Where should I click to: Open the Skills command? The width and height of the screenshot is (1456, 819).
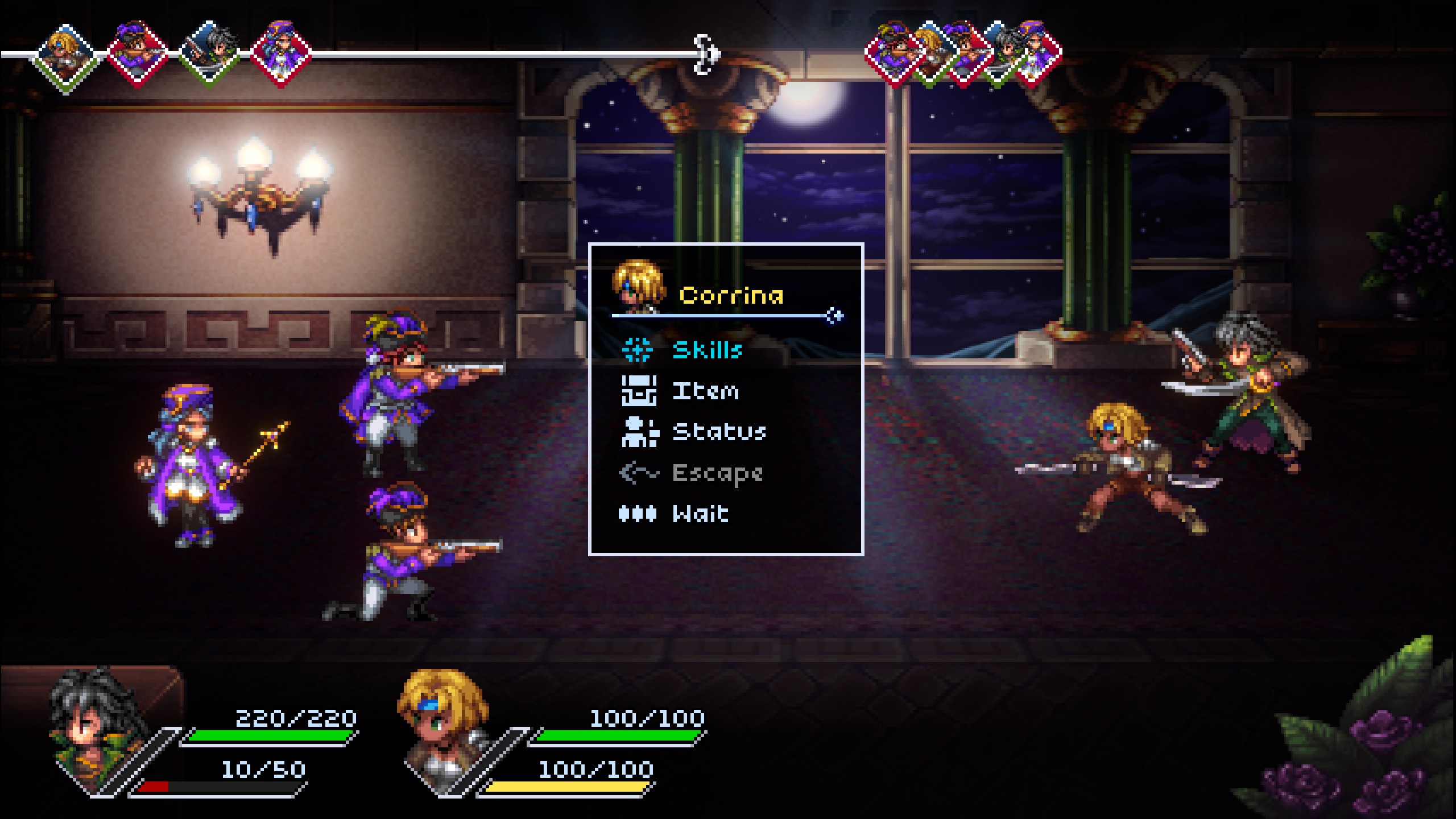point(707,350)
